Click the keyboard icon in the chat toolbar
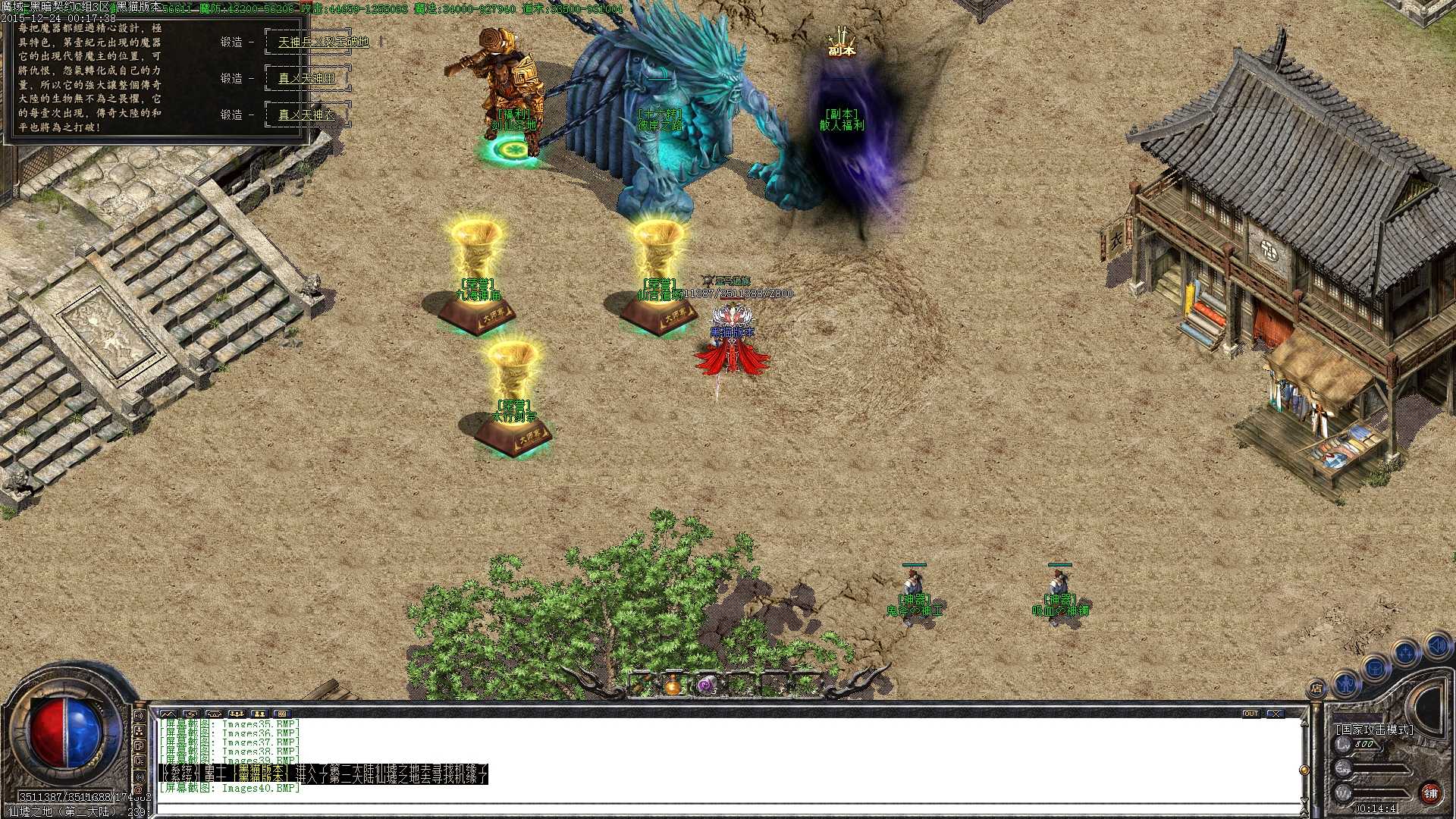1456x819 pixels. pyautogui.click(x=281, y=714)
